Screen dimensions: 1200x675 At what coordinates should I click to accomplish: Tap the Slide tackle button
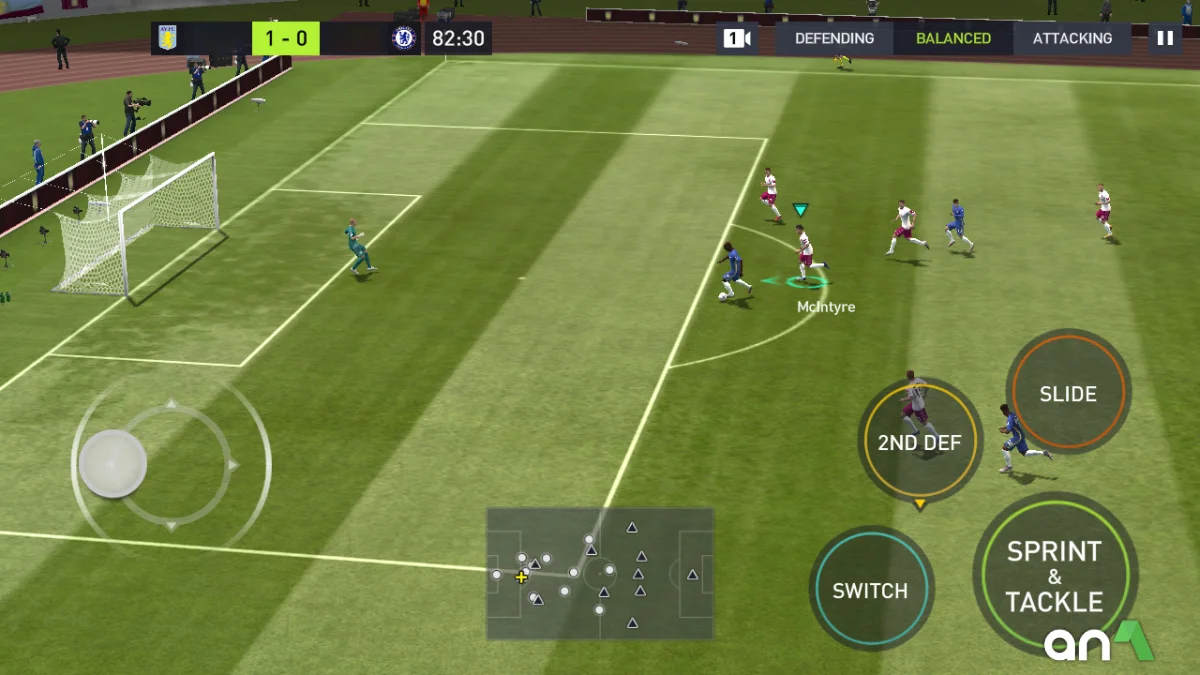1068,393
